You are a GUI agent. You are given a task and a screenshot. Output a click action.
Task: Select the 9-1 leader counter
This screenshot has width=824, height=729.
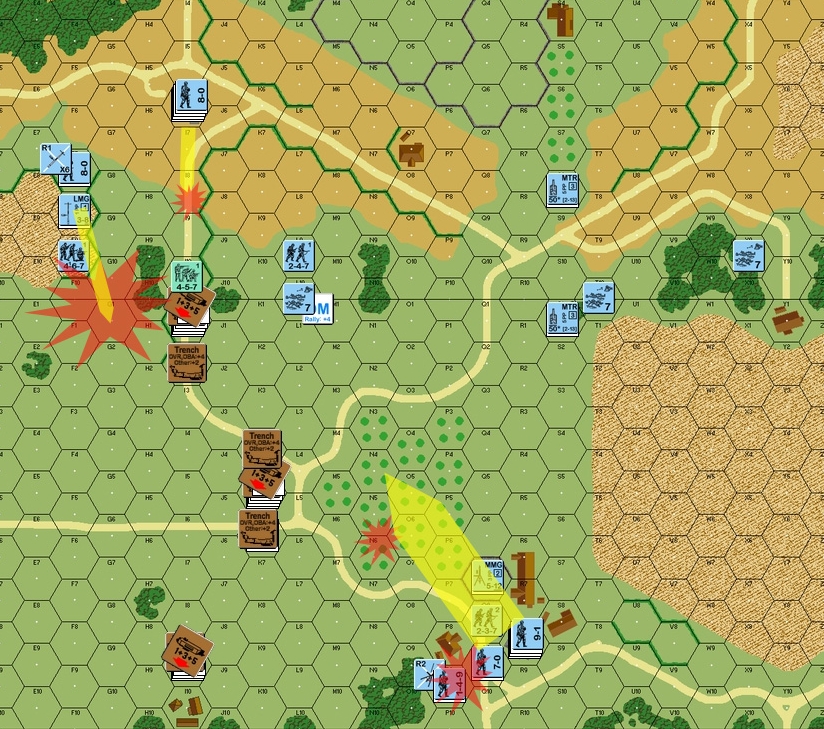pos(526,636)
